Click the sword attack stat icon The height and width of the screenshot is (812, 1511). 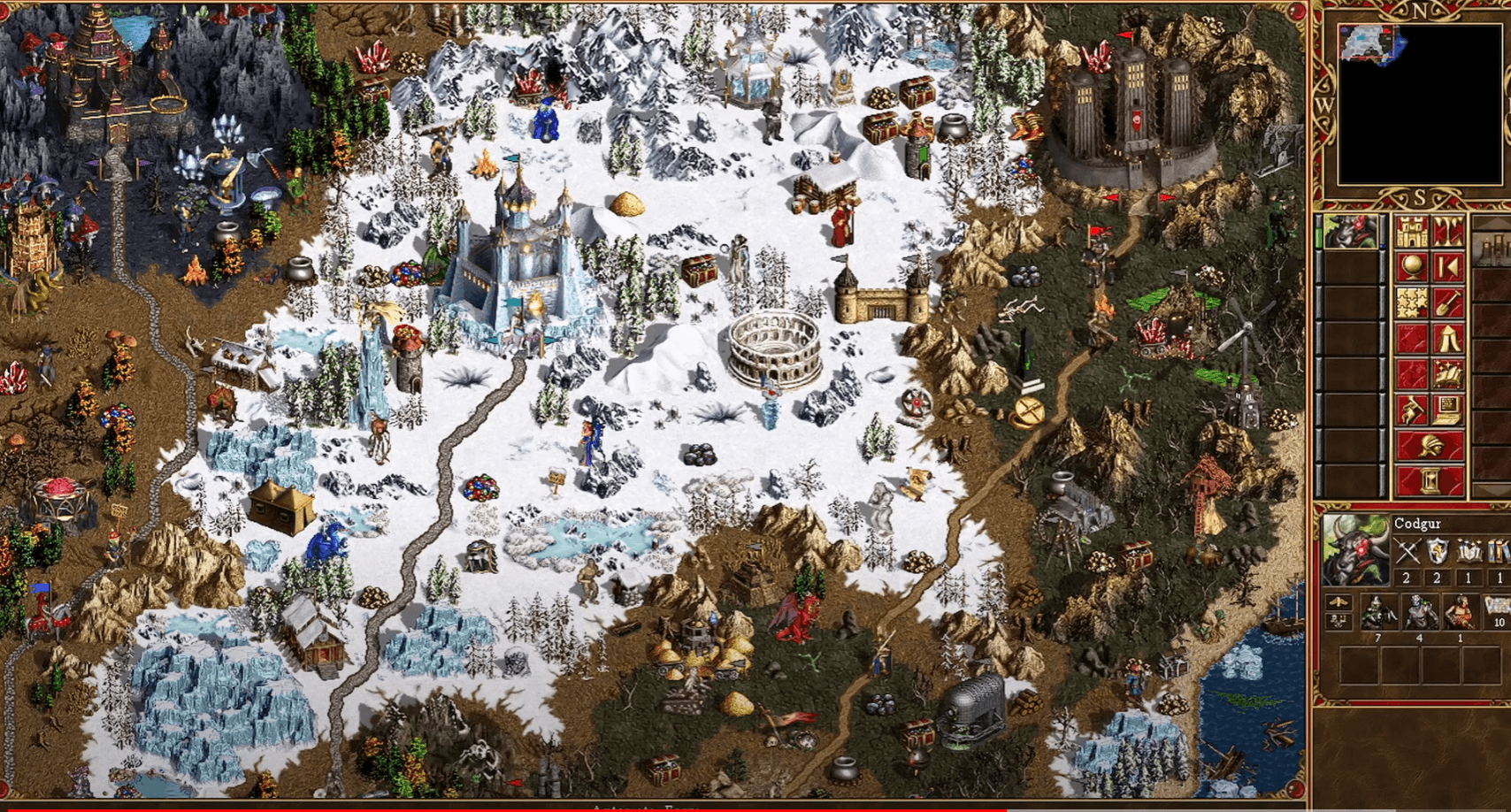(1407, 550)
